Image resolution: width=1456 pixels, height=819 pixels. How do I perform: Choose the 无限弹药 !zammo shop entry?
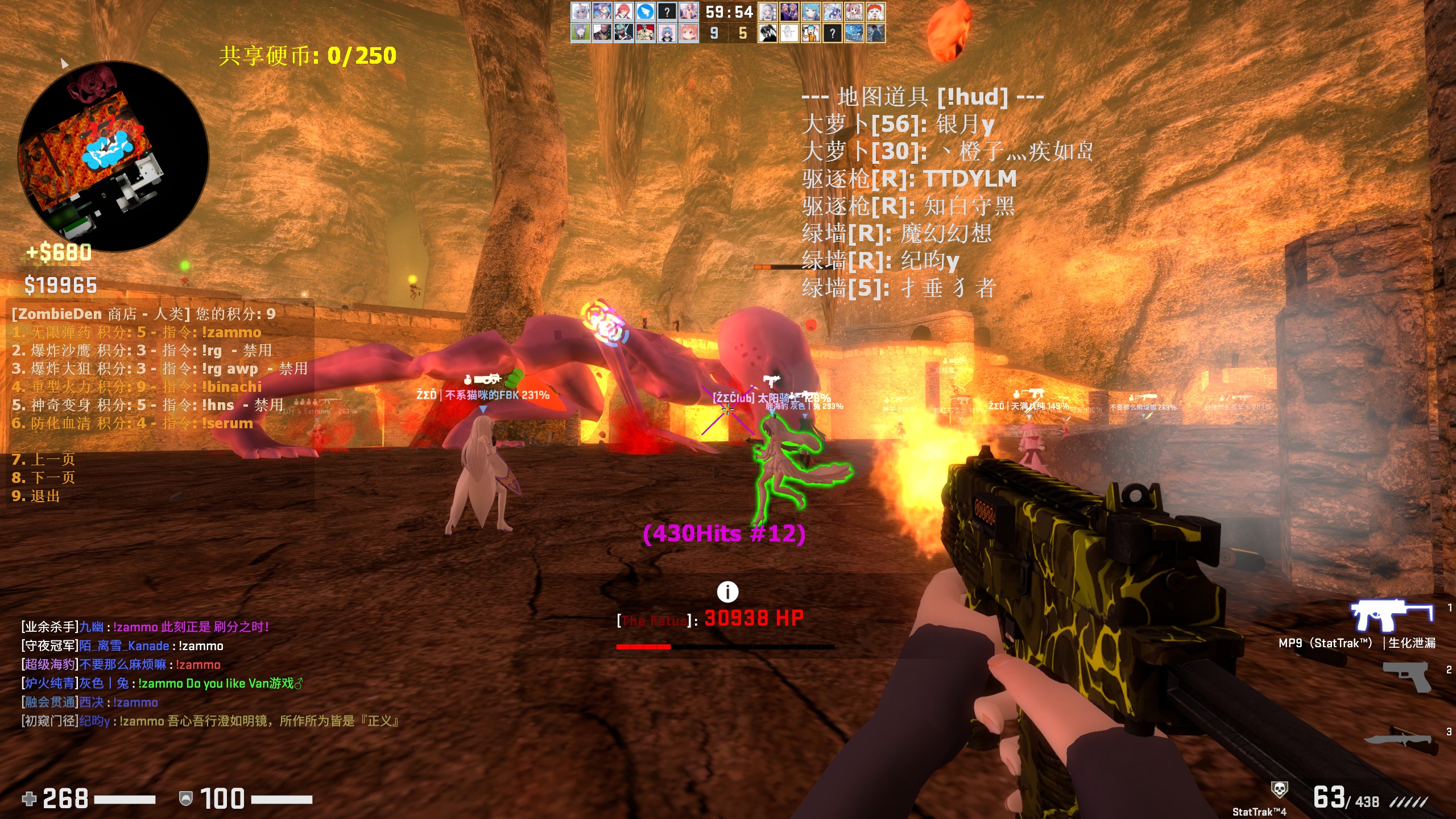(136, 332)
